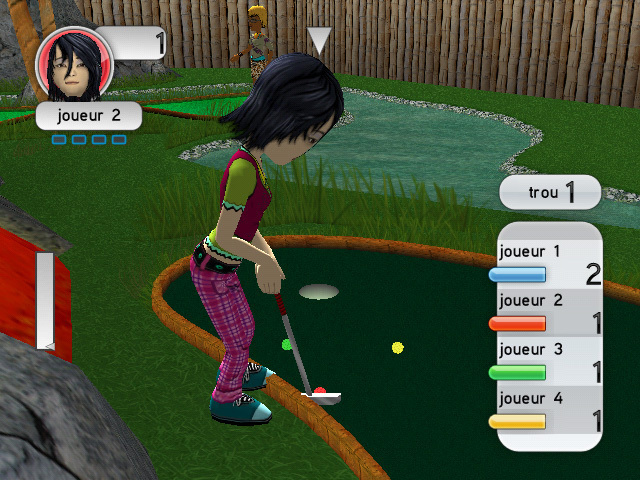Image resolution: width=640 pixels, height=480 pixels.
Task: Select the joueur 3 row with the green bar
Action: pyautogui.click(x=549, y=362)
